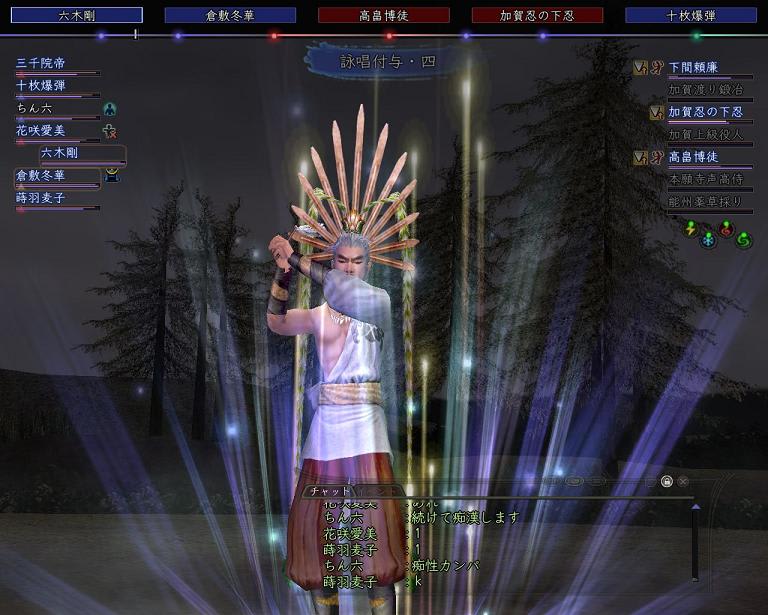Toggle the chat window lock icon
Screen dimensions: 768x615
[x=667, y=481]
